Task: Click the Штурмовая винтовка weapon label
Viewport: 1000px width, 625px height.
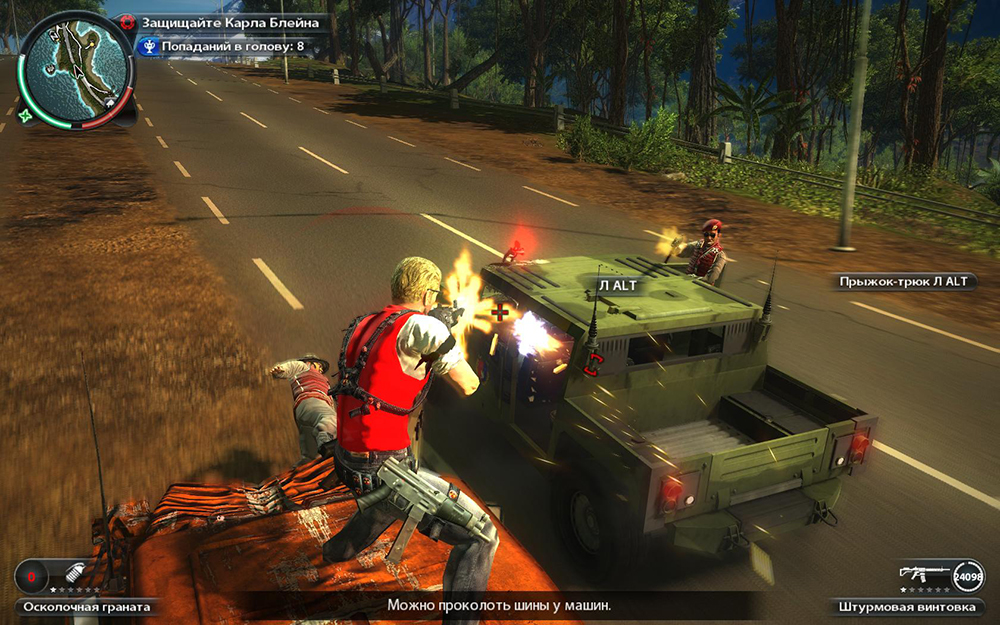Action: coord(905,606)
